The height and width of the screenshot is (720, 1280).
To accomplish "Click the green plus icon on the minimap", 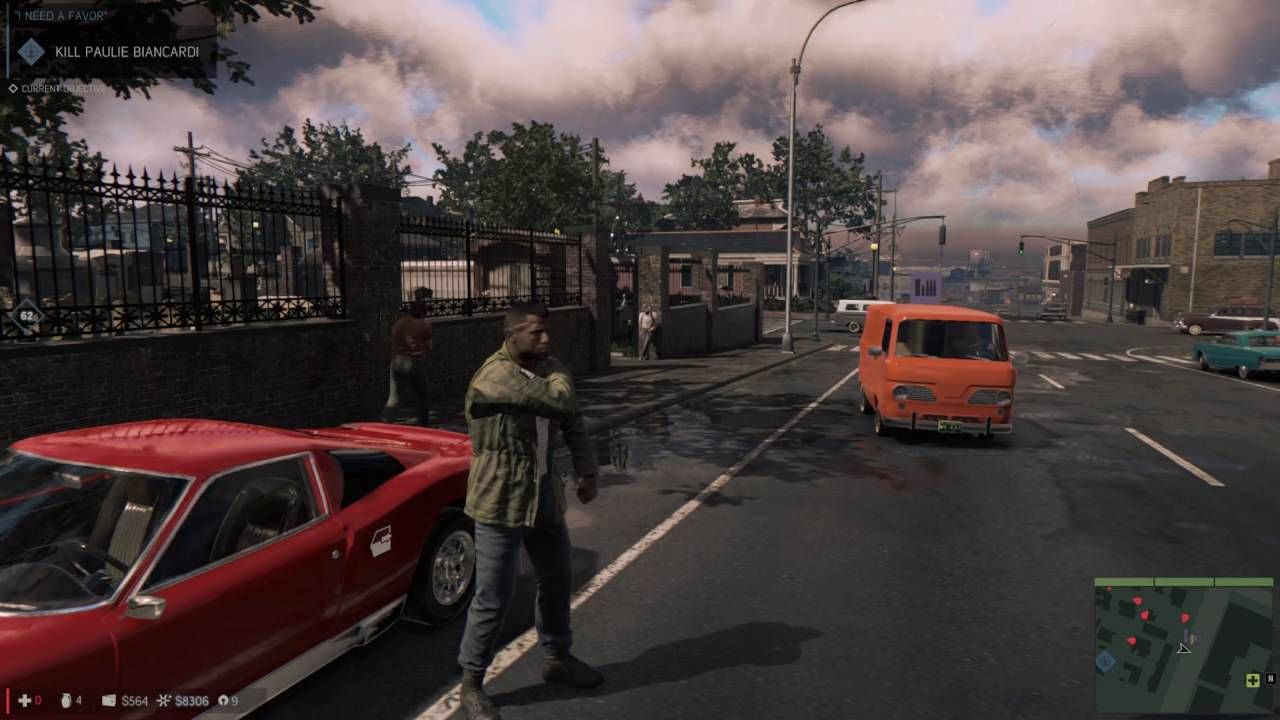I will pyautogui.click(x=1252, y=680).
